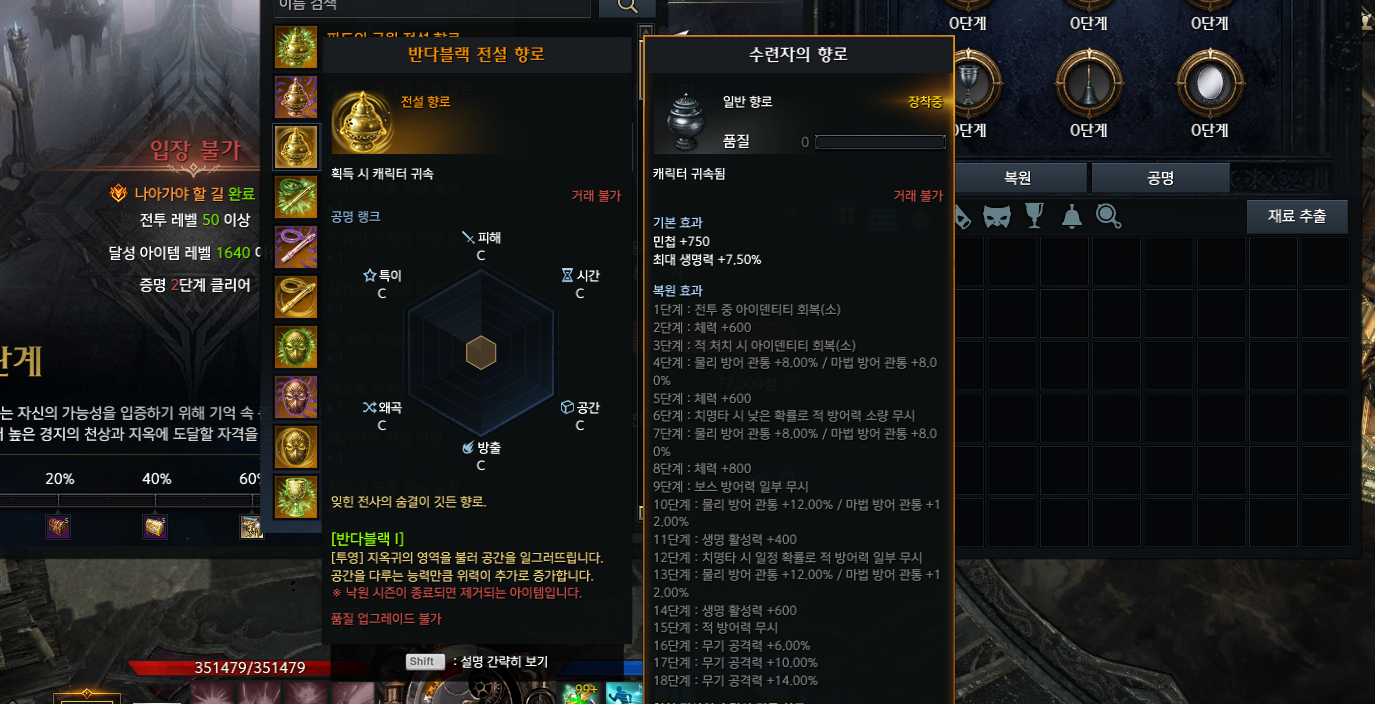Choose the green flute item
The image size is (1375, 704).
(x=296, y=197)
